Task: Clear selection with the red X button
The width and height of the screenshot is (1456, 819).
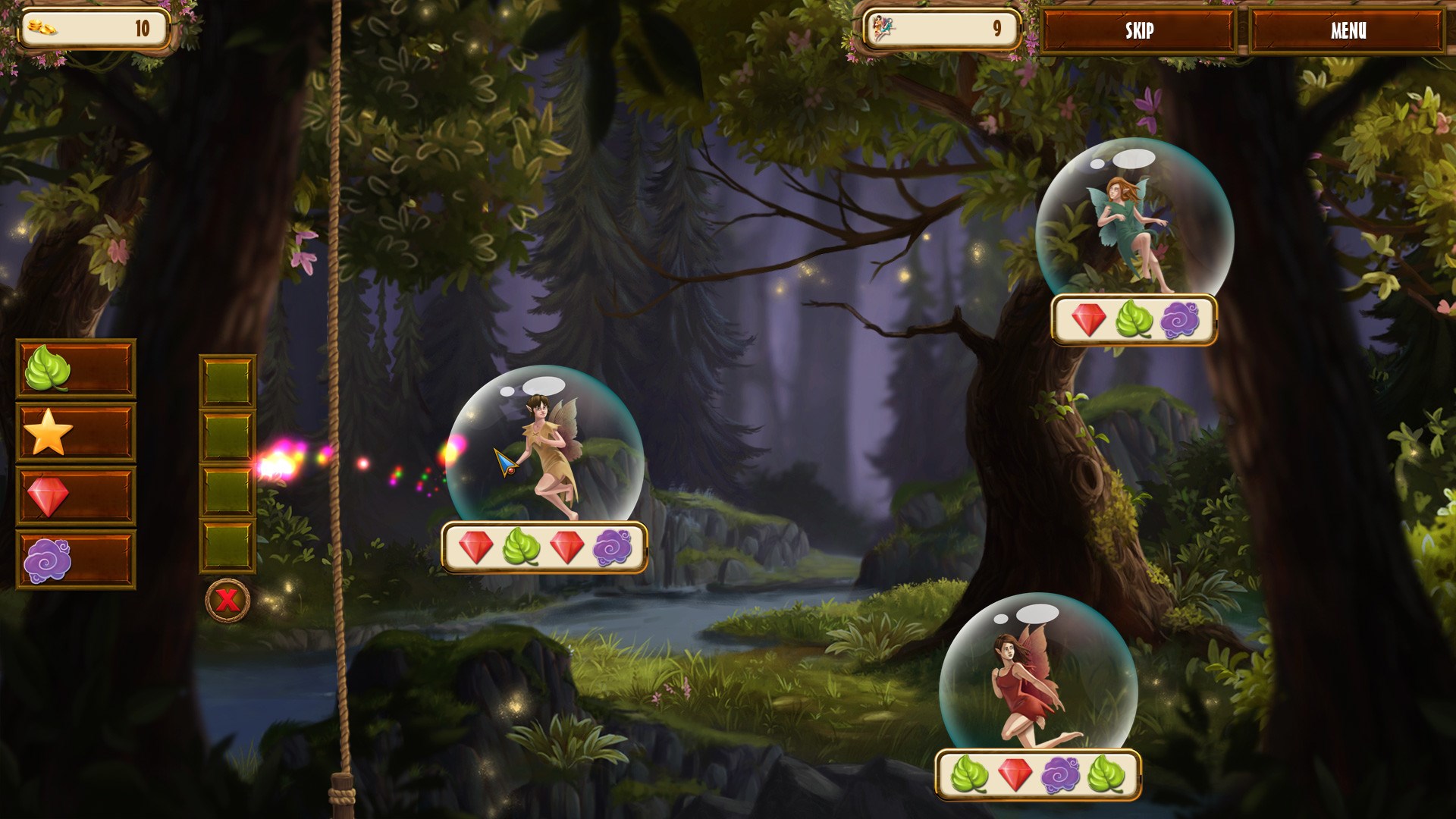Action: pos(227,601)
